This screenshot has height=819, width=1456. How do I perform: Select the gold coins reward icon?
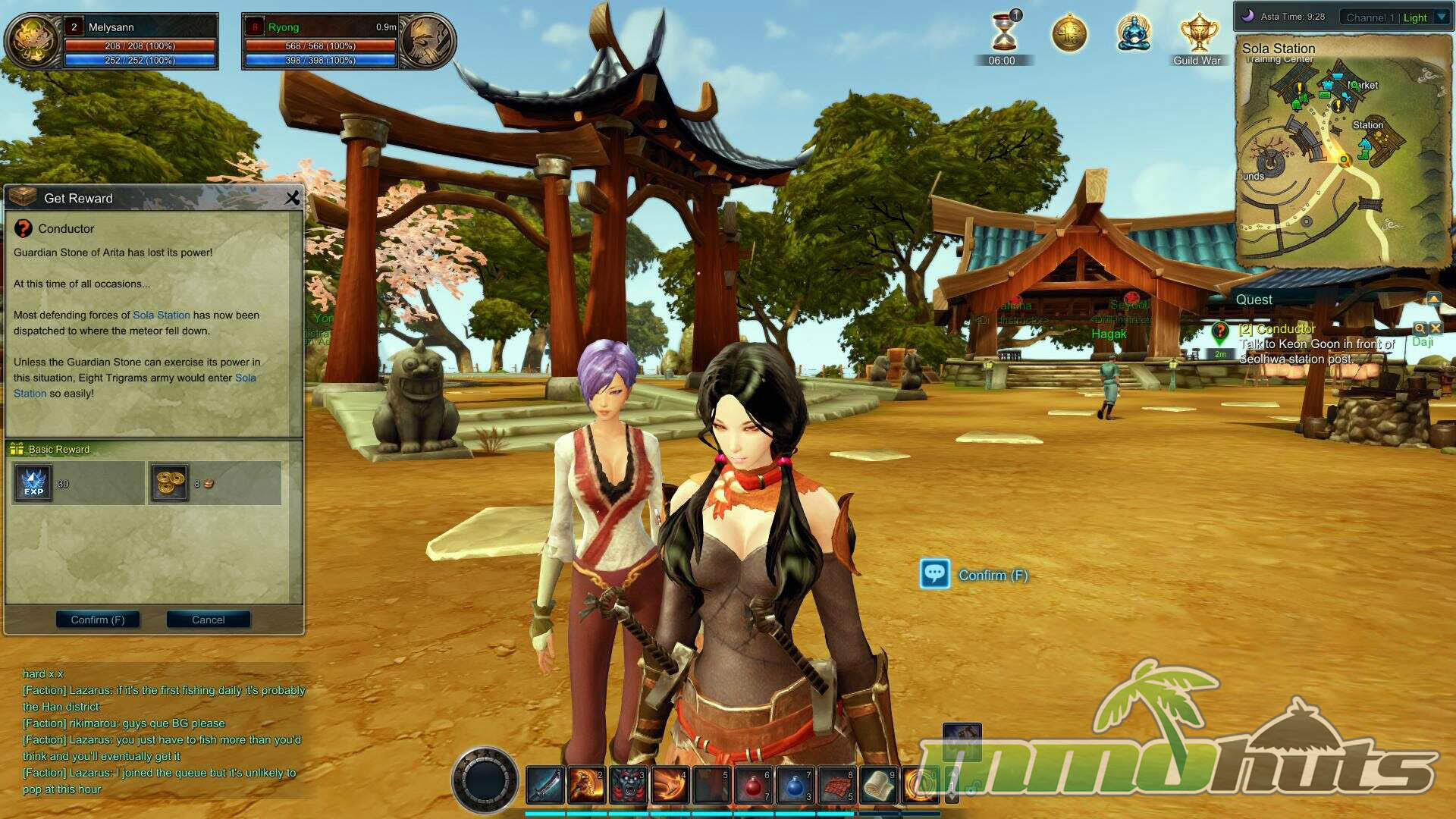169,483
